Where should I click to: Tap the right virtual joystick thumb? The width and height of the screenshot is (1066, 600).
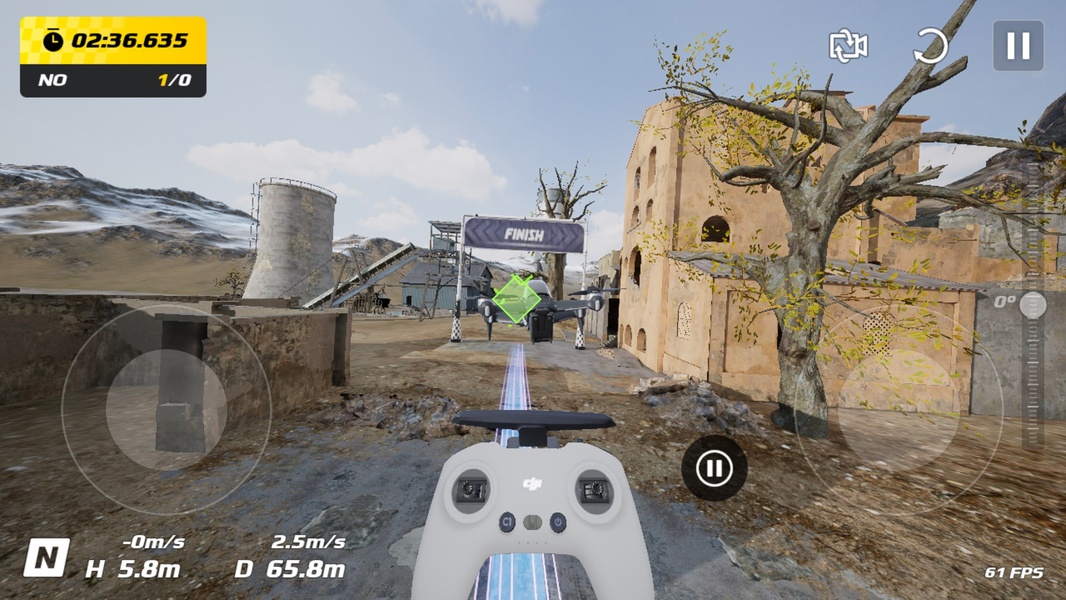point(897,409)
